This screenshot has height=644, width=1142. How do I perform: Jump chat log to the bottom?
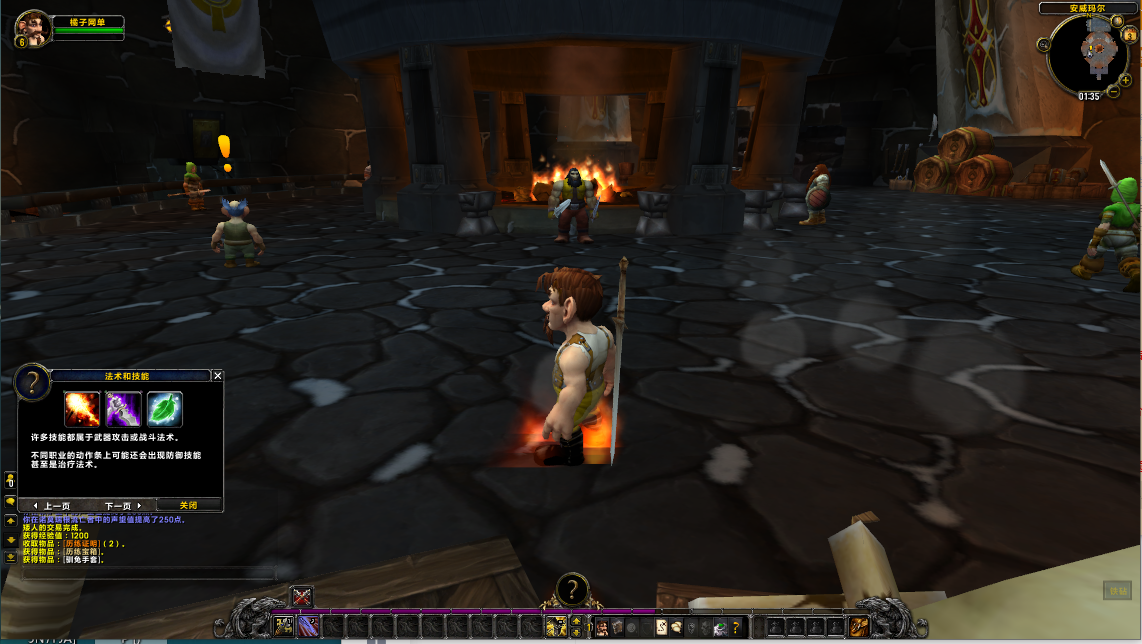pos(10,557)
